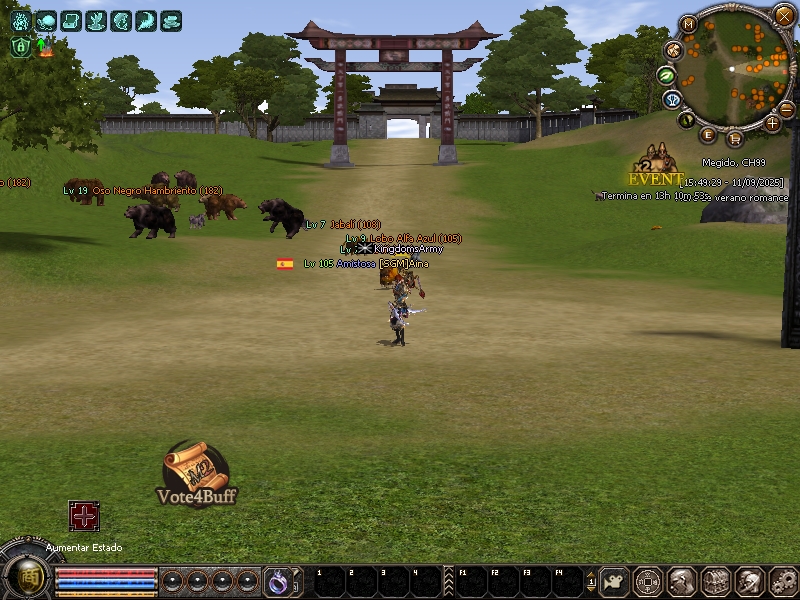800x600 pixels.
Task: Click the purple ring icon on the taskbar
Action: point(277,580)
